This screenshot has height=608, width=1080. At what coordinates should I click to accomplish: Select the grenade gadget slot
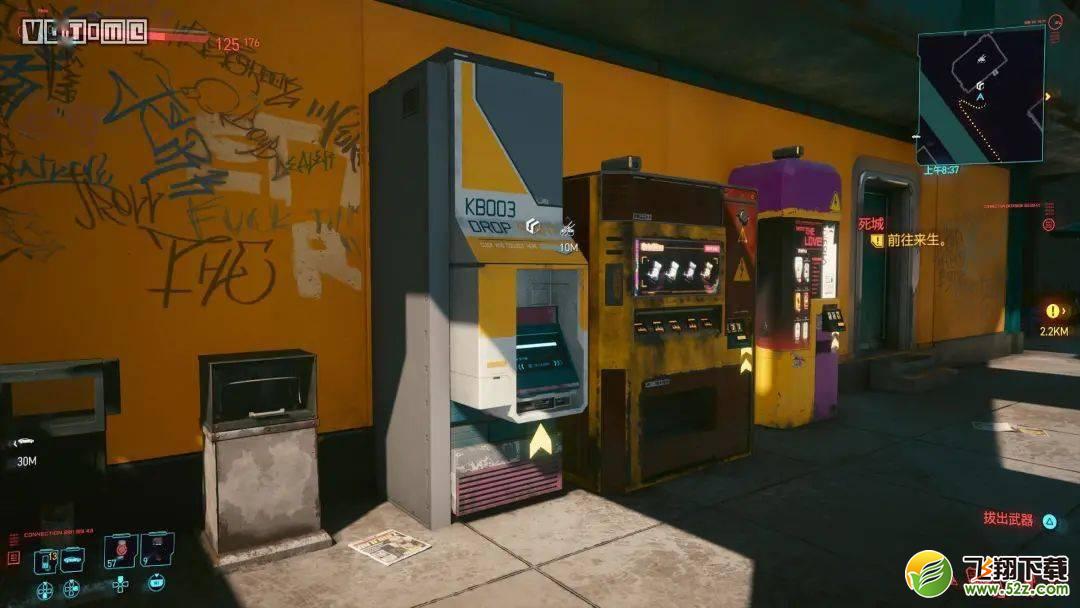[157, 549]
